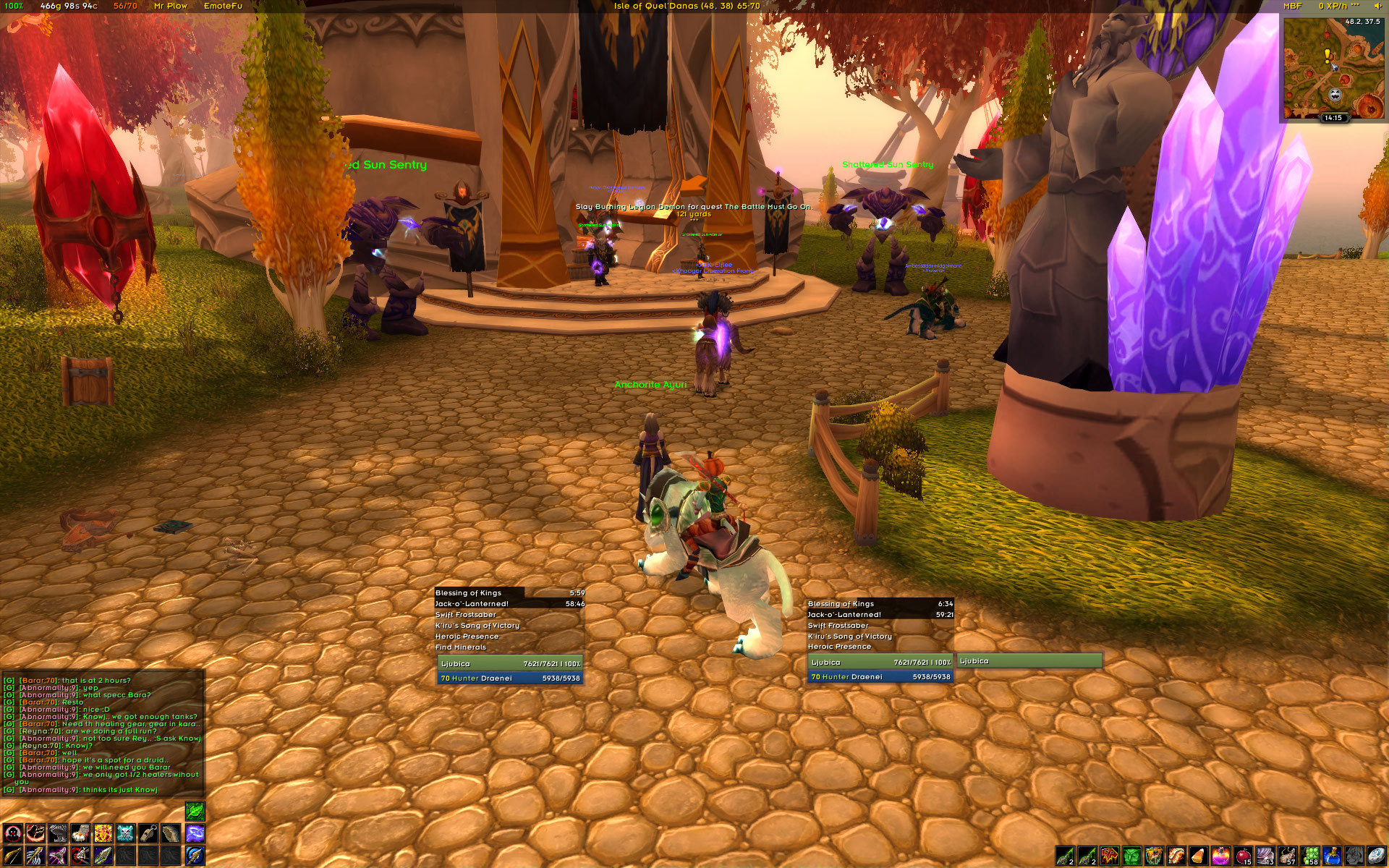Viewport: 1389px width, 868px height.
Task: Open the minimap of Isle of Quel'Danas
Action: [x=1331, y=67]
